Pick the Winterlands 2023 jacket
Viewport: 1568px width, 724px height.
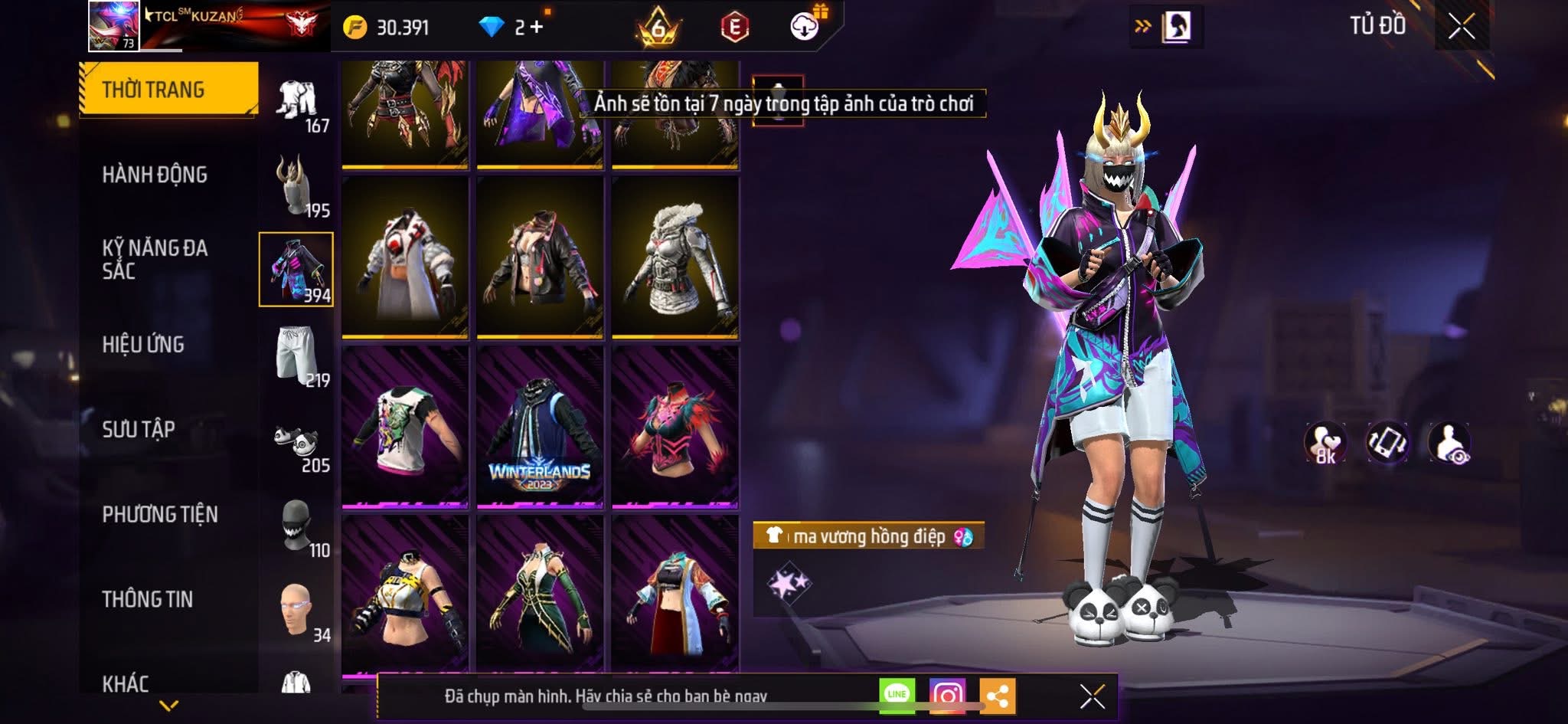coord(540,427)
